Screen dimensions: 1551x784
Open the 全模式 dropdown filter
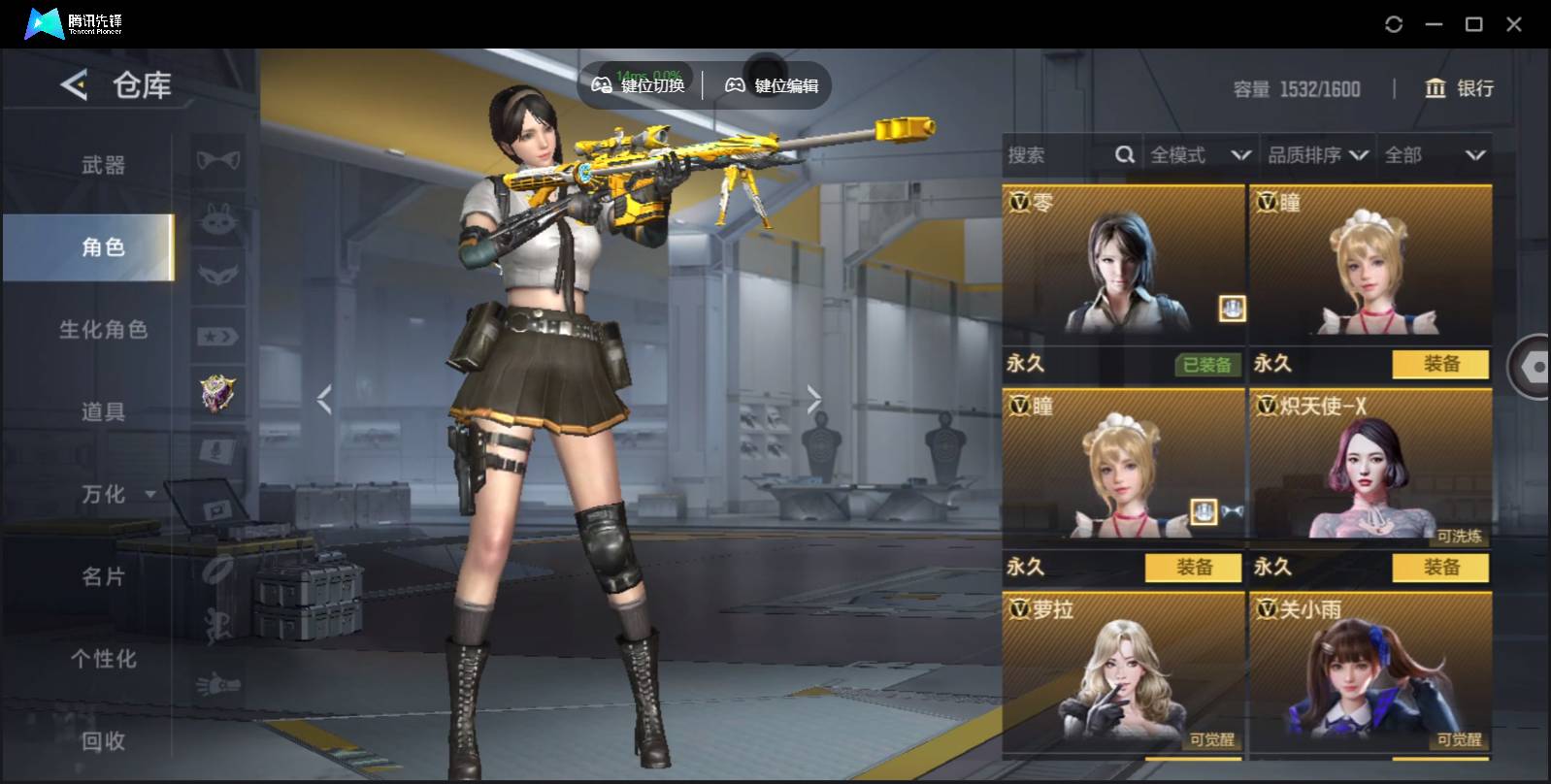click(x=1200, y=155)
